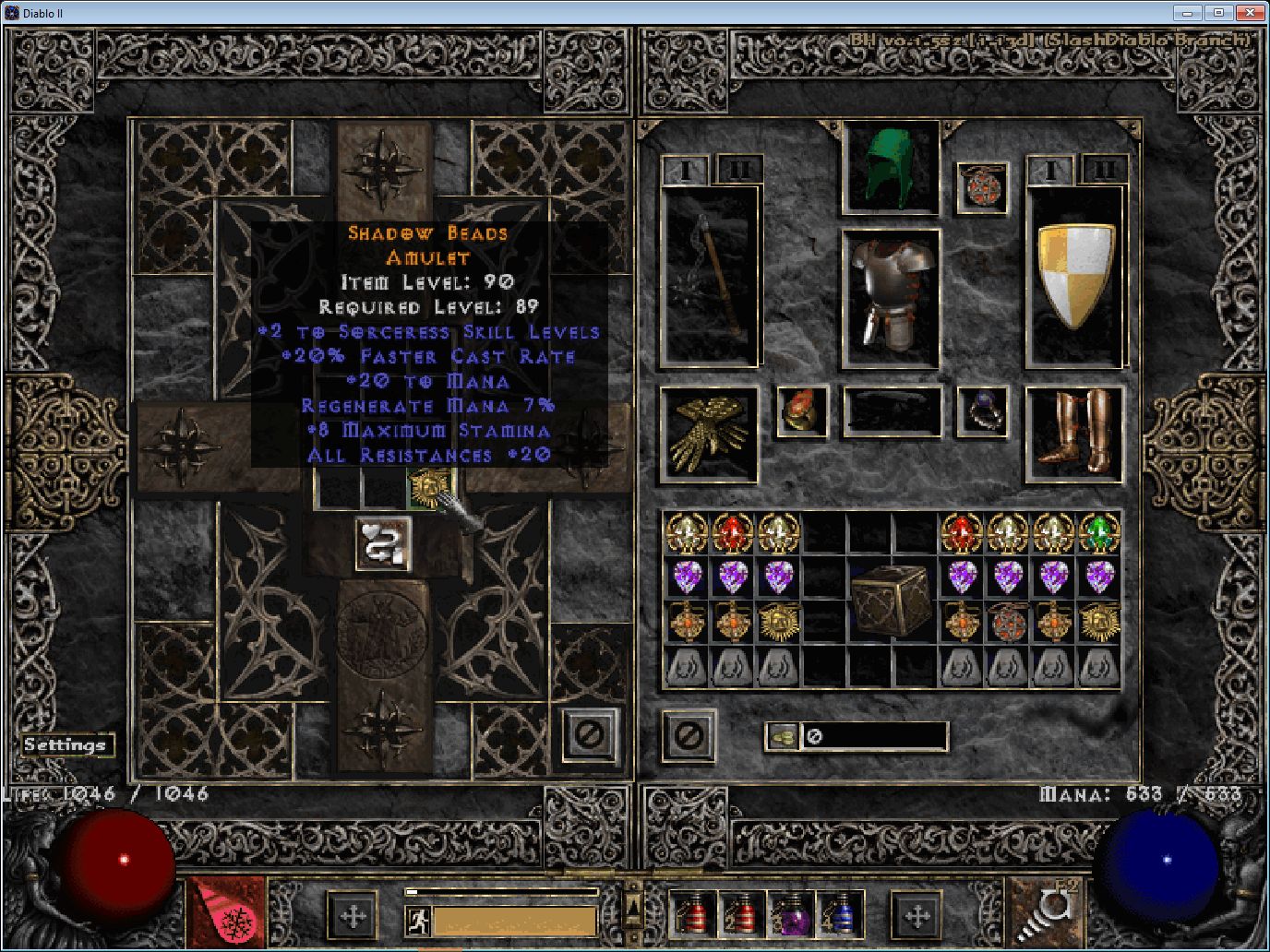1270x952 pixels.
Task: Select the green hood helmet slot
Action: tap(891, 168)
